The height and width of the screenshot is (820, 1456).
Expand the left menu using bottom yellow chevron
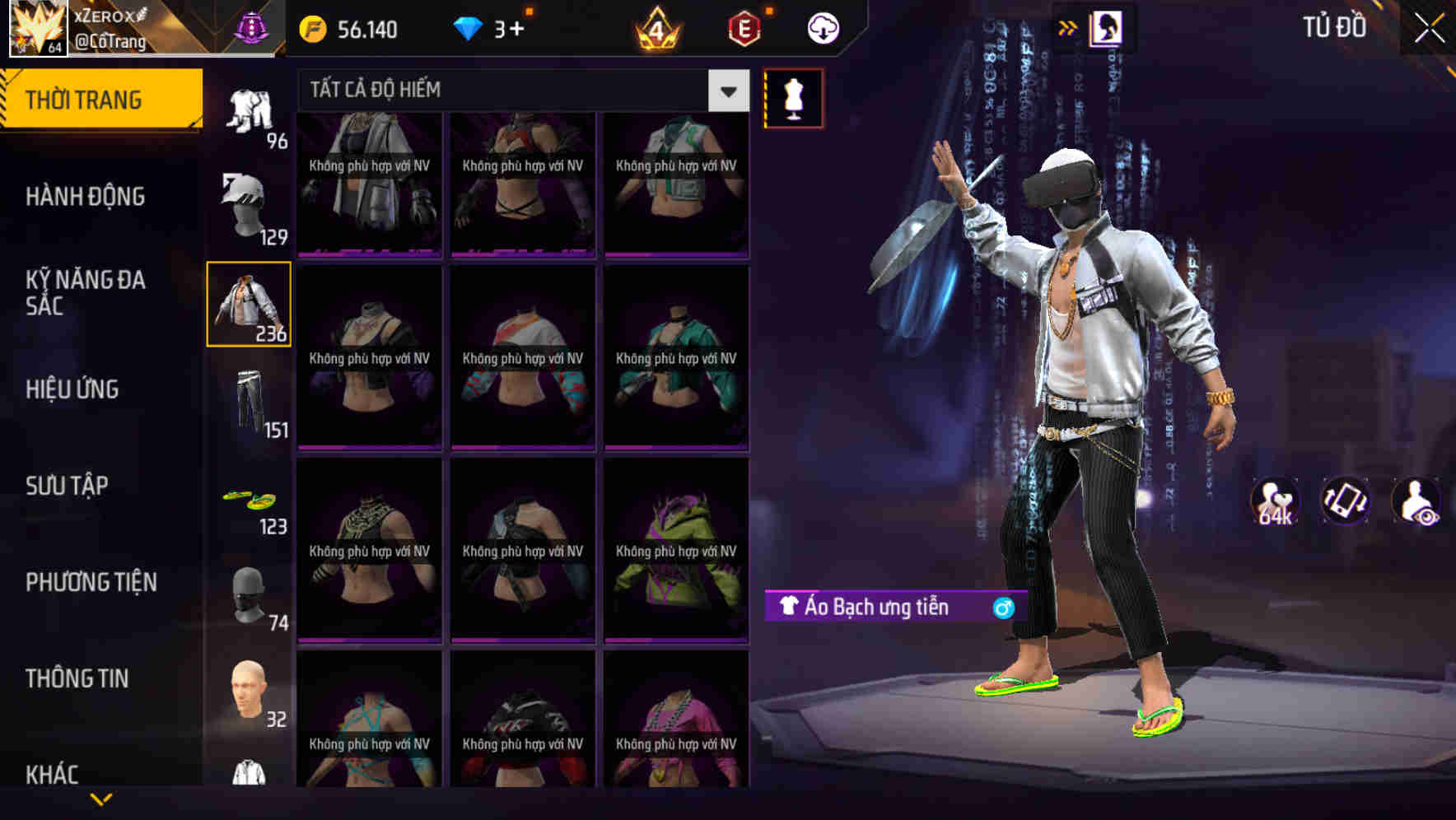coord(99,797)
